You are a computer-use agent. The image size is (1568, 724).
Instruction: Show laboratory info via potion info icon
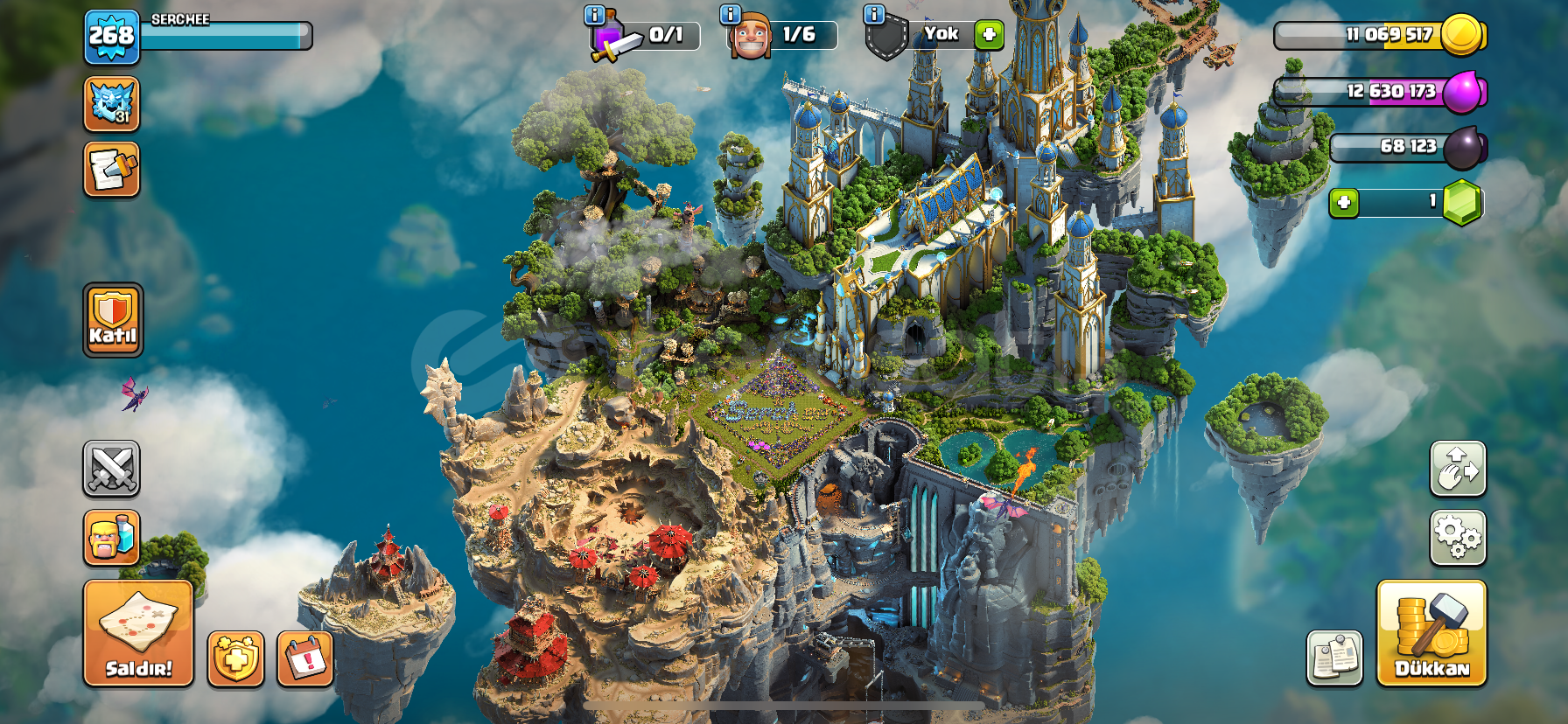pos(594,15)
